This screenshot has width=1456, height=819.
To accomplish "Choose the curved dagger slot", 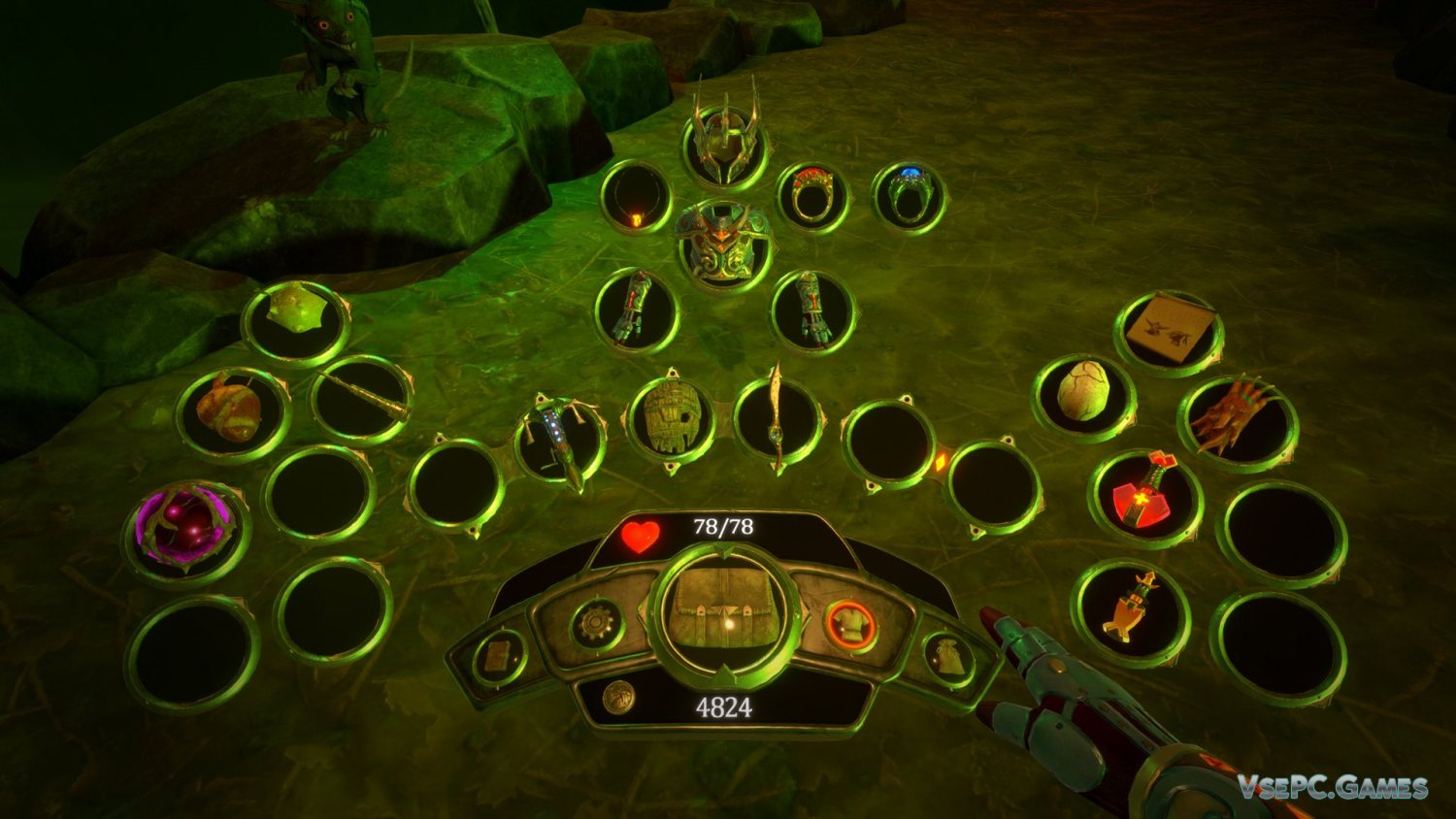I will pos(778,420).
